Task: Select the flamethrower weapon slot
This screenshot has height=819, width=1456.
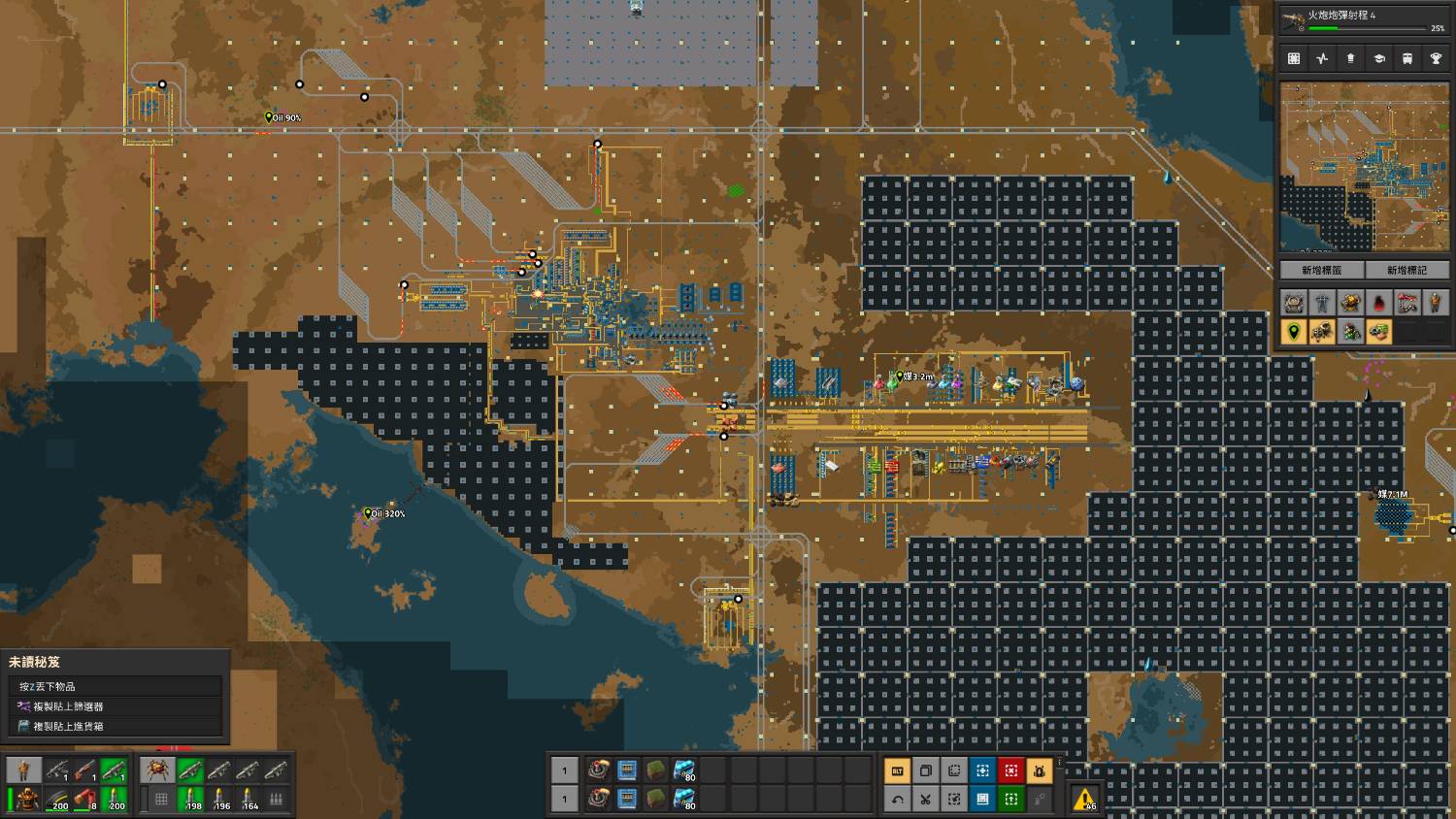Action: tap(85, 770)
